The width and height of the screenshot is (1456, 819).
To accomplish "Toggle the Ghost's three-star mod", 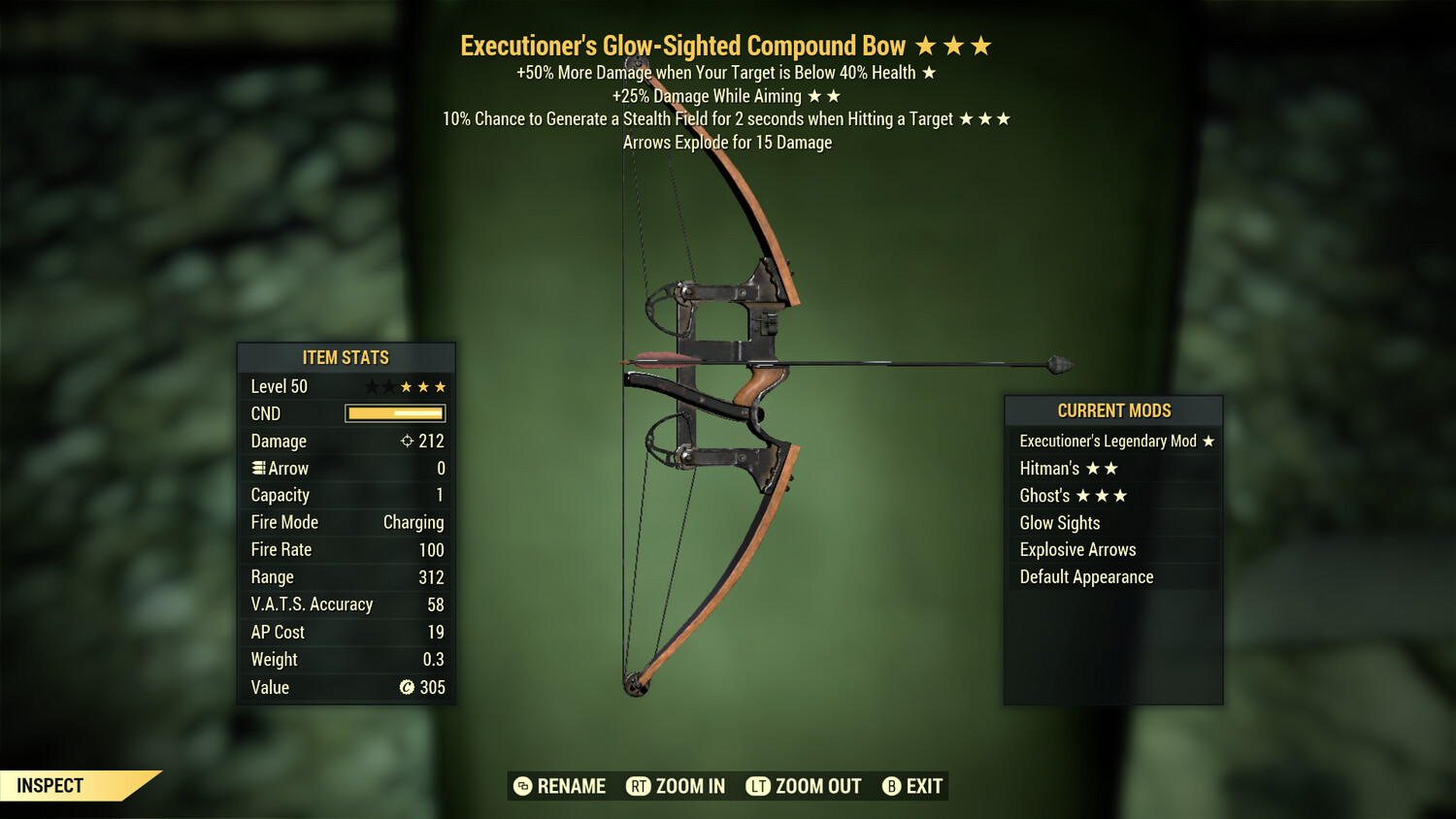I will tap(1072, 495).
